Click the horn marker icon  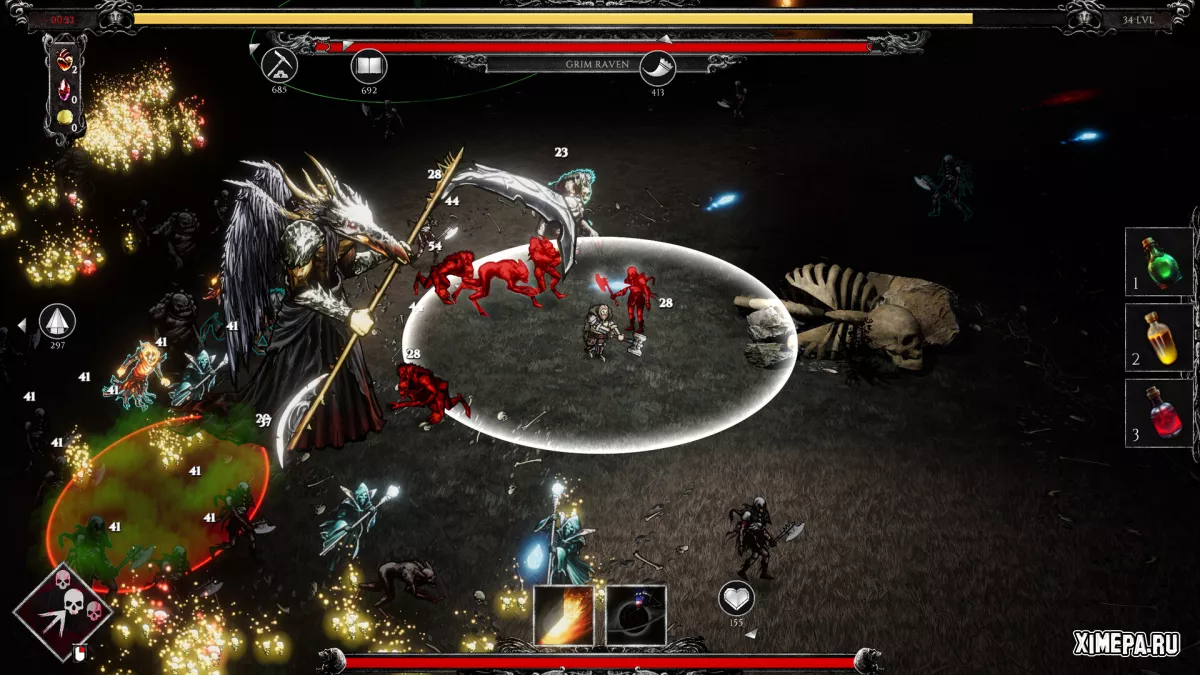click(x=658, y=68)
